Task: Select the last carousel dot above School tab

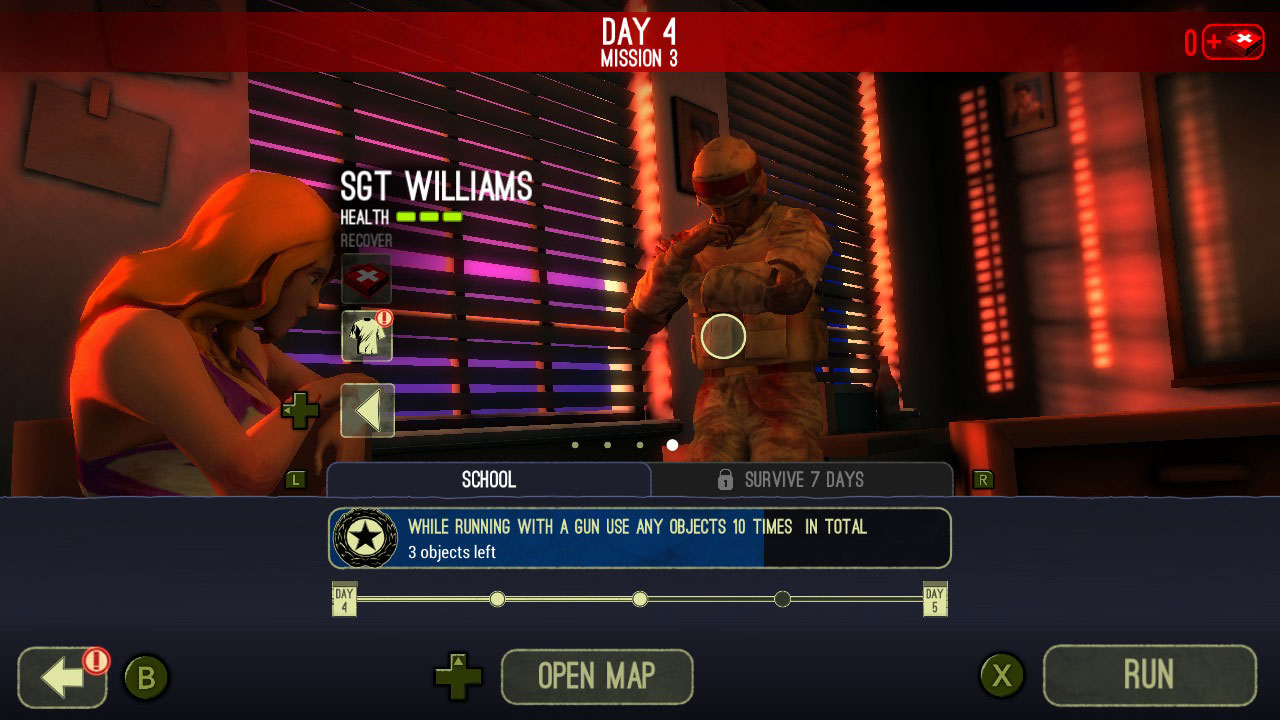Action: tap(670, 445)
